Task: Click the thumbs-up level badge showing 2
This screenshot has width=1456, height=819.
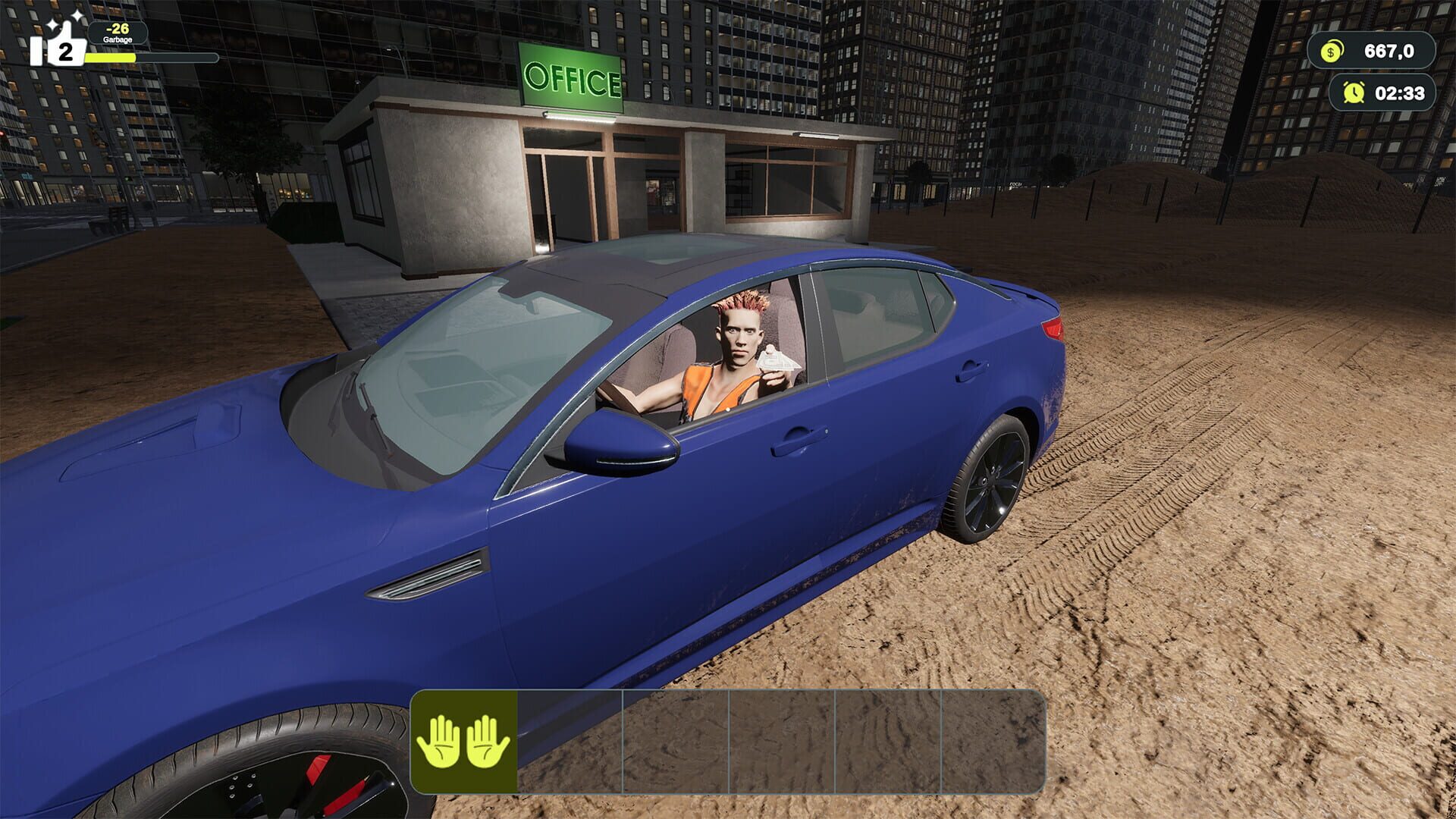Action: coord(64,52)
